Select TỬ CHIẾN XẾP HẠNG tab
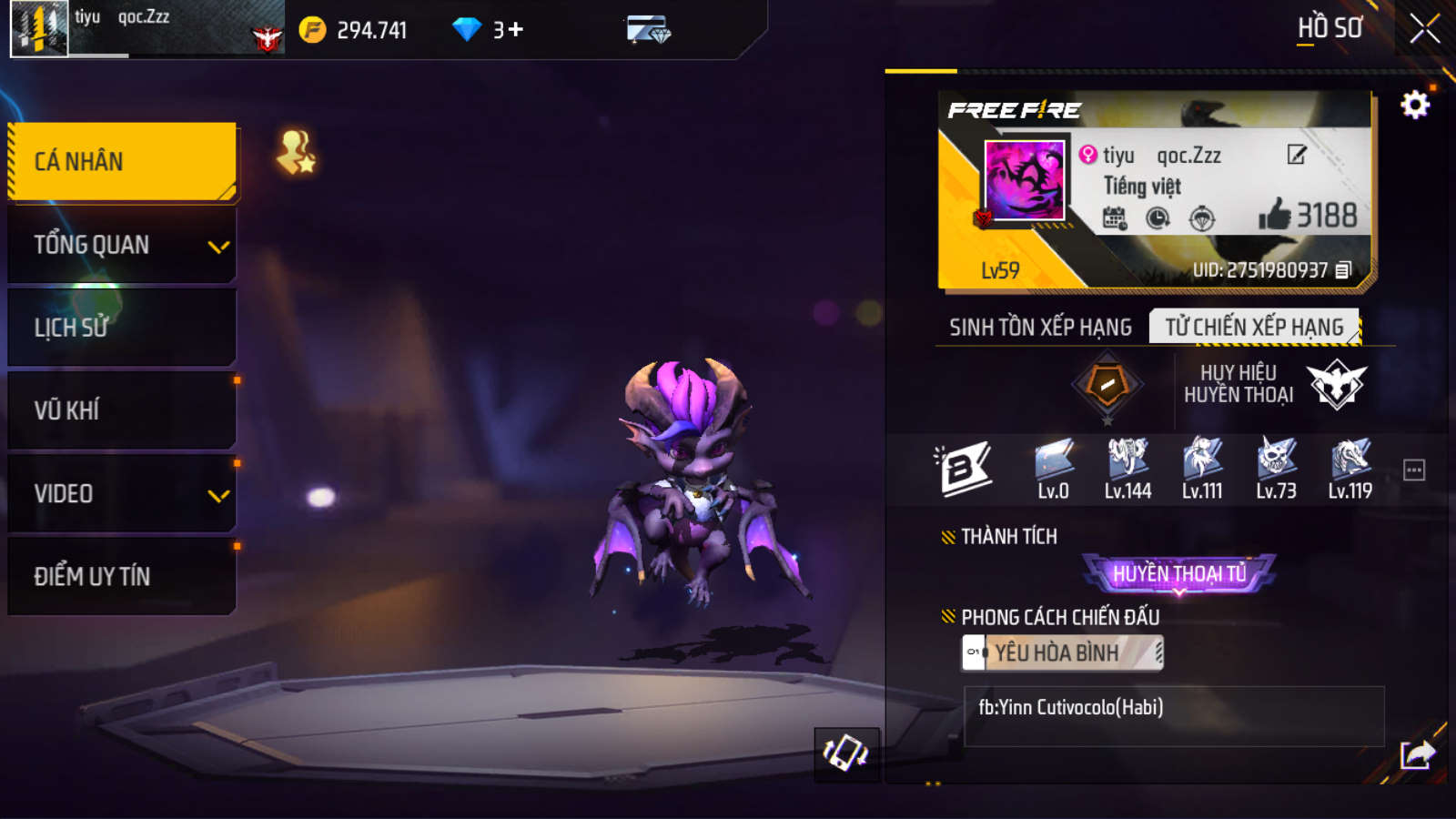Screen dimensions: 1456x819 pyautogui.click(x=1254, y=328)
